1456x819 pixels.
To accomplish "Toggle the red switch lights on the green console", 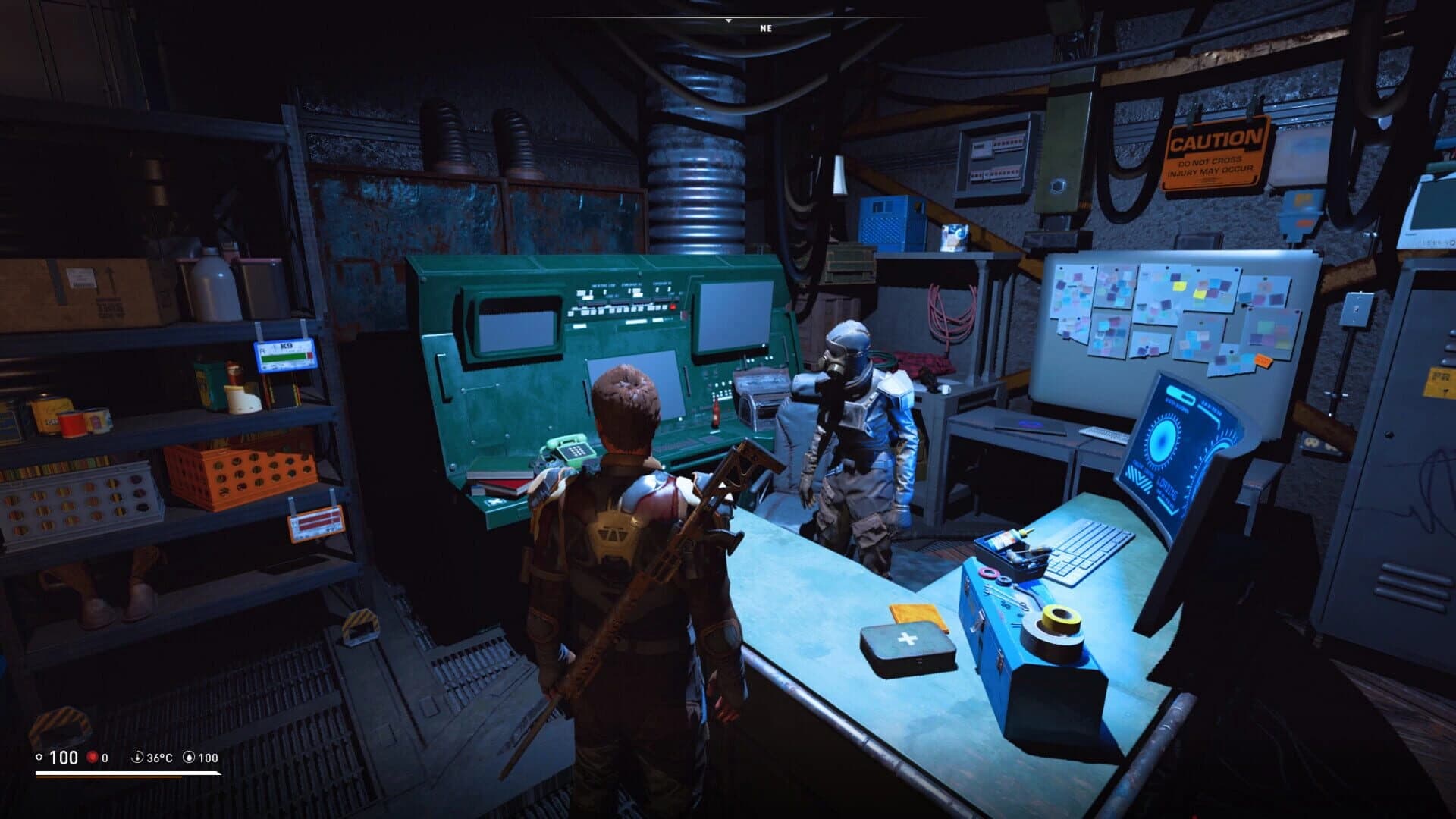I will [x=672, y=306].
